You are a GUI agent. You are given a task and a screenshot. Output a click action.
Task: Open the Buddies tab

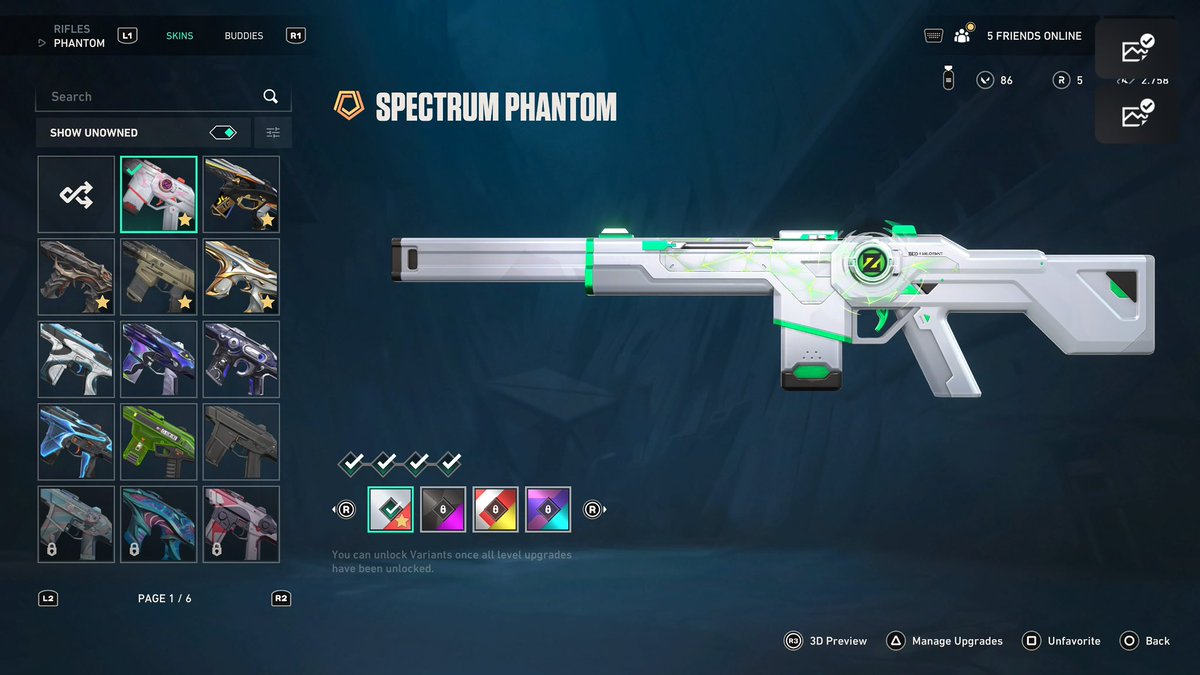244,36
